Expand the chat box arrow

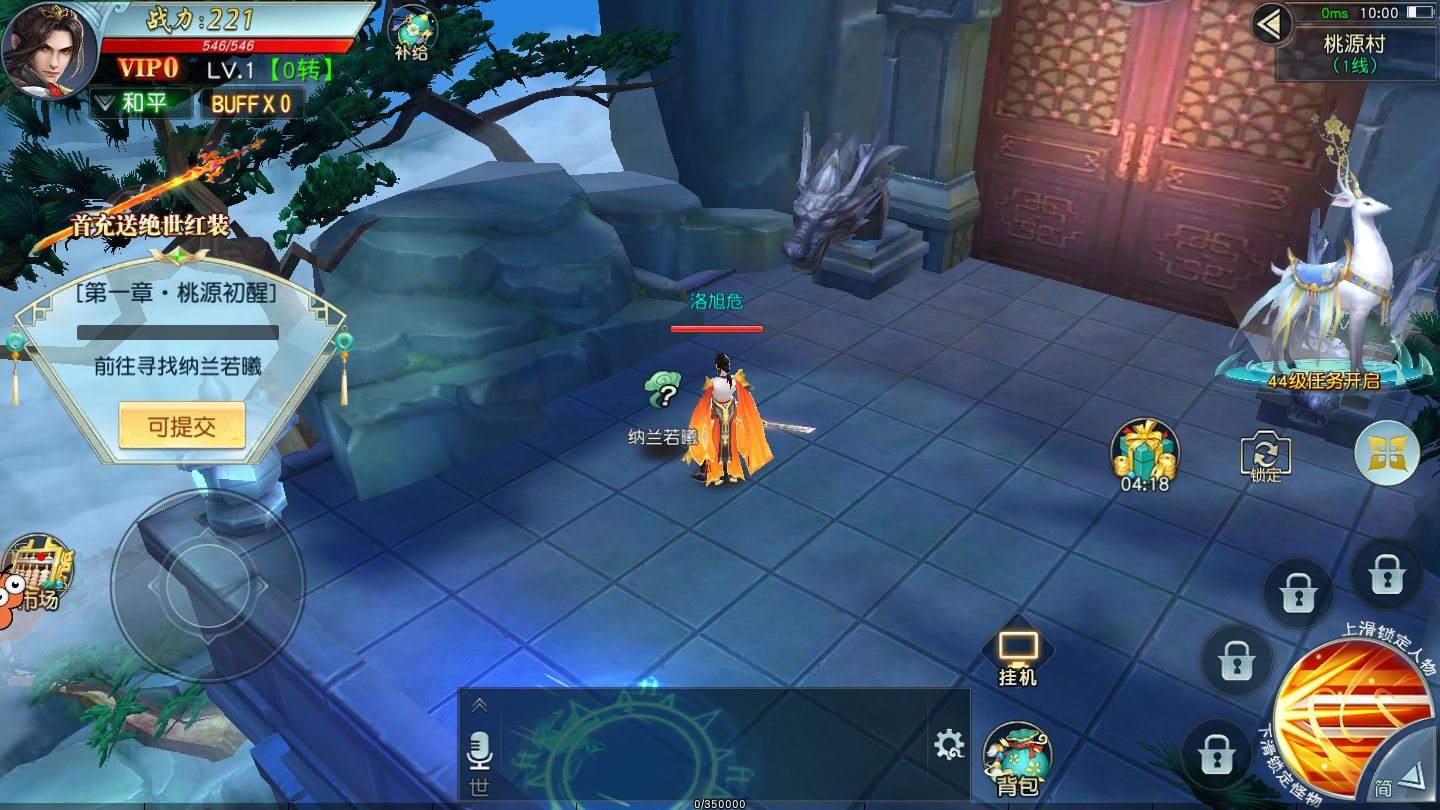[x=480, y=706]
